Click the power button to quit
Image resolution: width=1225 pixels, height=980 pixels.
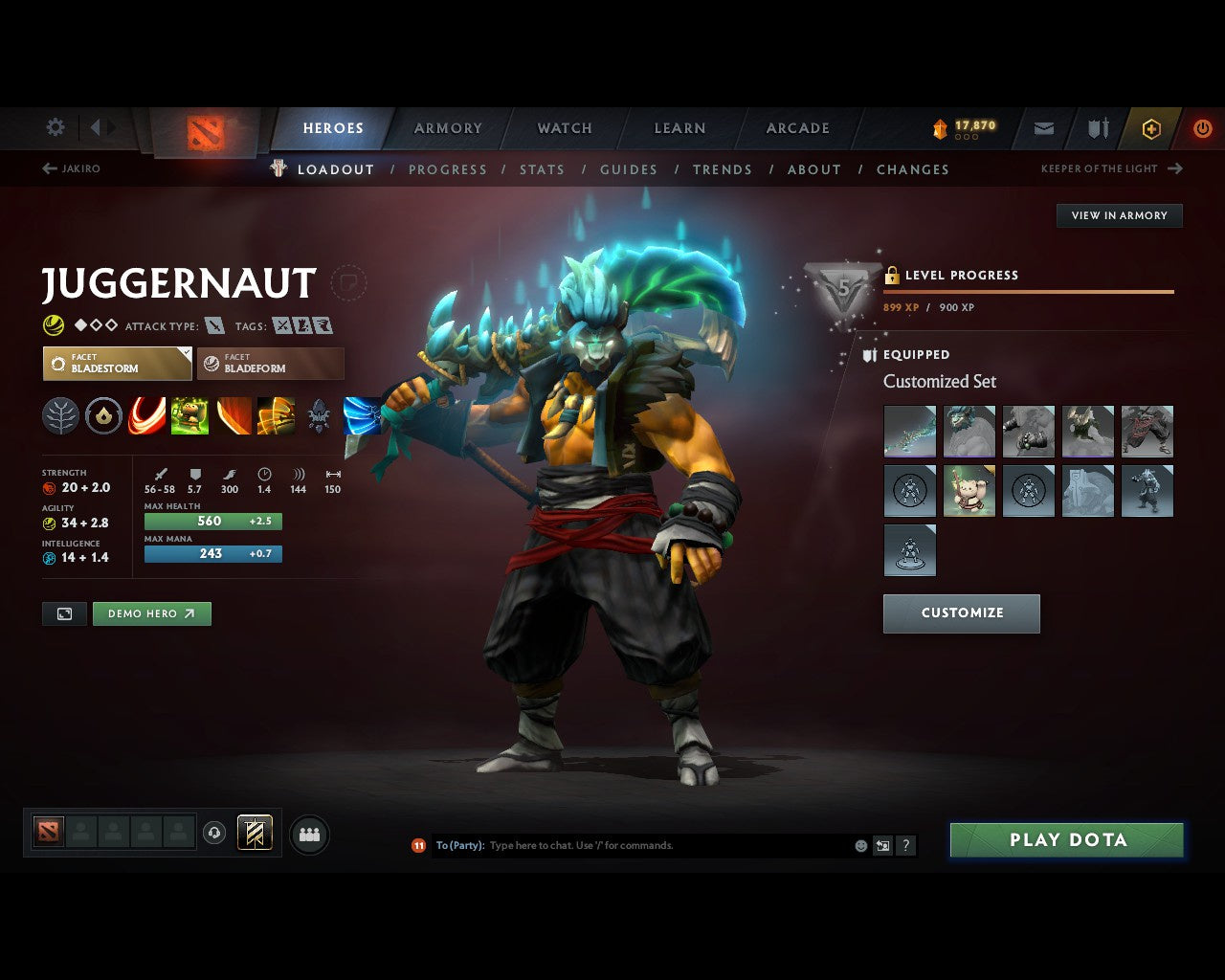tap(1203, 128)
